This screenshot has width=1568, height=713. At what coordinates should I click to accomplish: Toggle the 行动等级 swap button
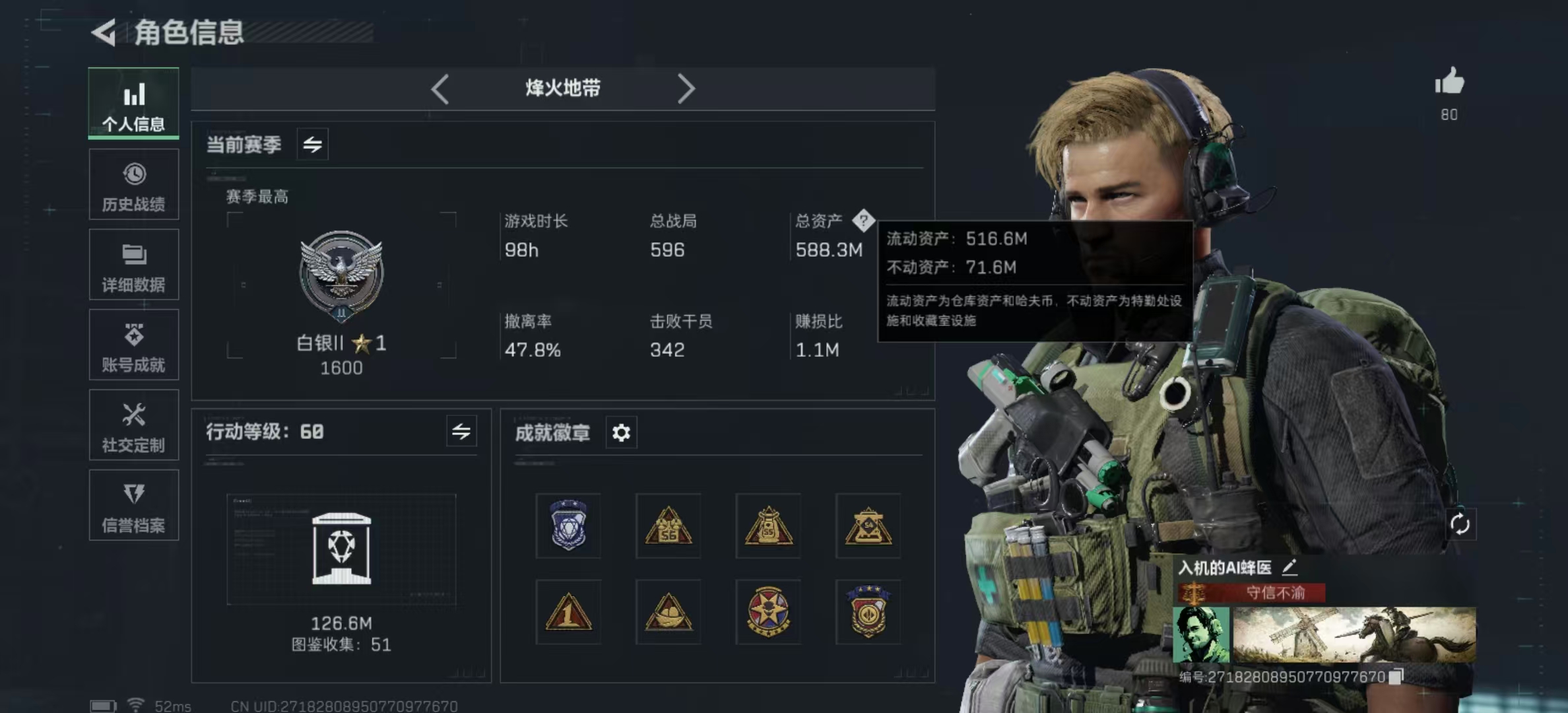[461, 432]
